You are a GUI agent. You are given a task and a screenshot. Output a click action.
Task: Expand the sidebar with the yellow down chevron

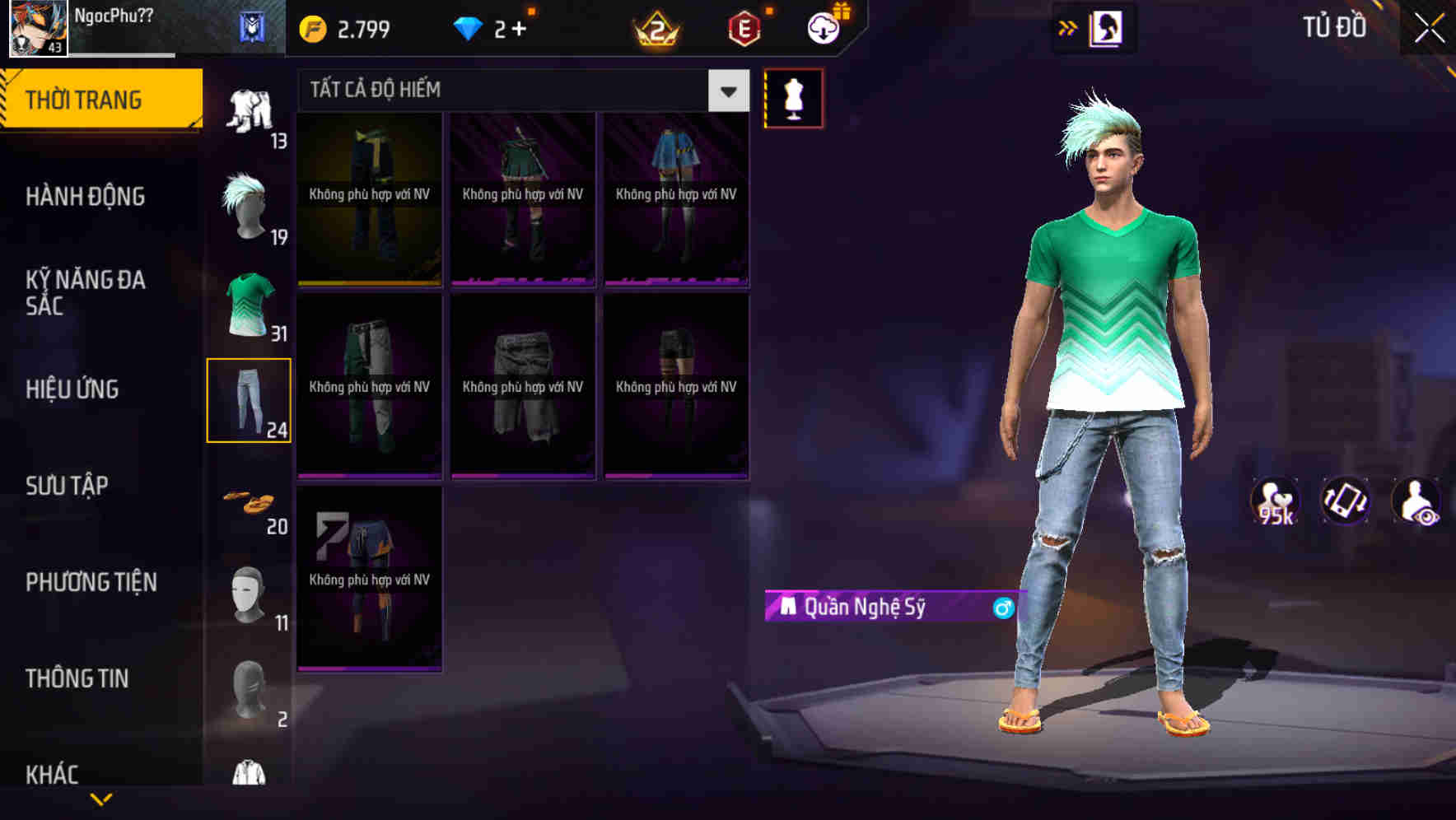[x=101, y=797]
